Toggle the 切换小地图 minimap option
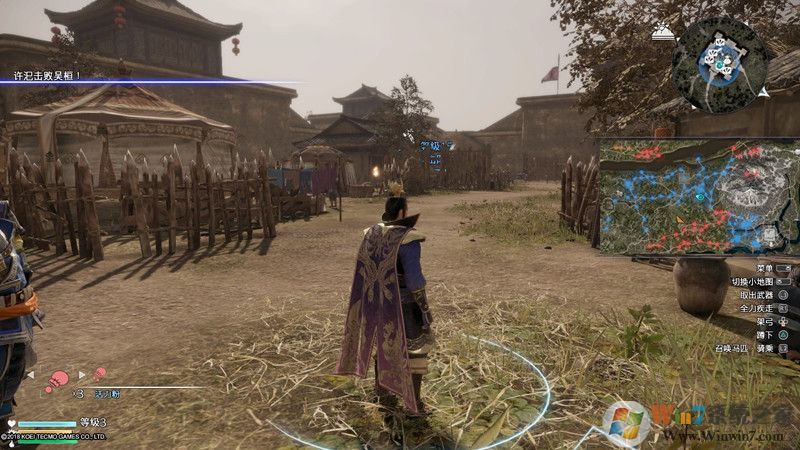The image size is (800, 450). pos(753,283)
